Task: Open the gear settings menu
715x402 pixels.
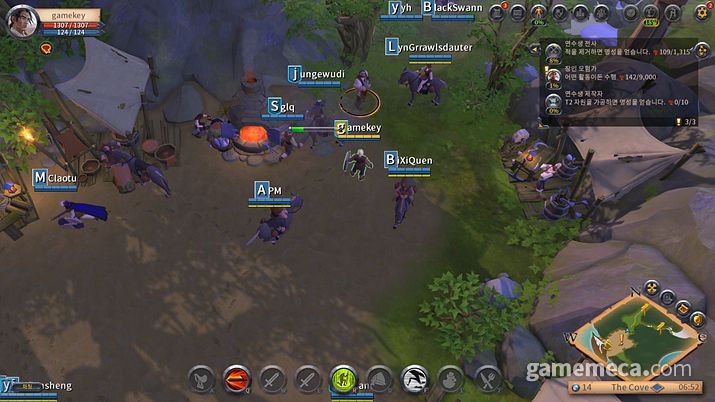Action: point(701,14)
